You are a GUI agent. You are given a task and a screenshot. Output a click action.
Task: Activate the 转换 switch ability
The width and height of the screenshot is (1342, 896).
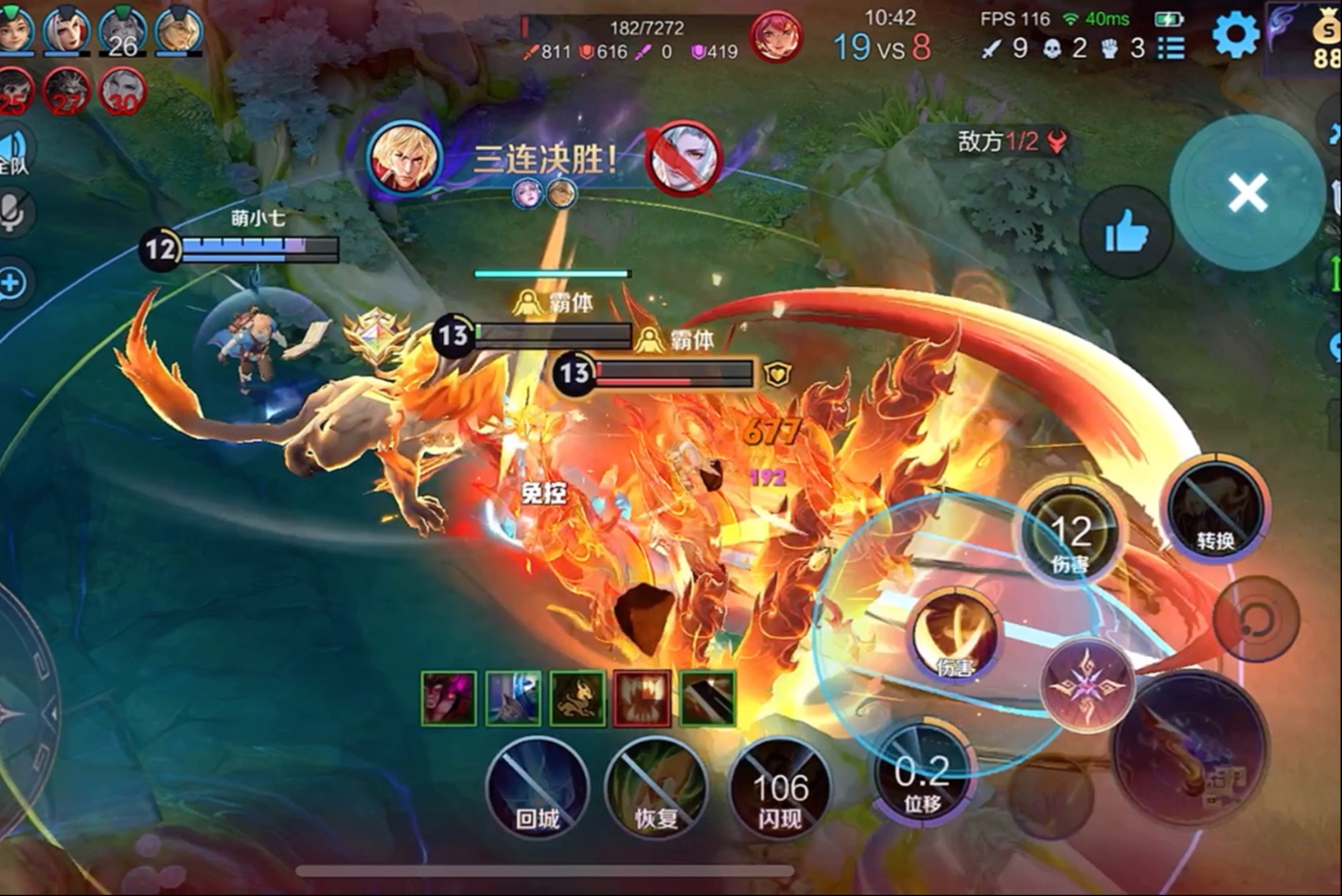1215,511
